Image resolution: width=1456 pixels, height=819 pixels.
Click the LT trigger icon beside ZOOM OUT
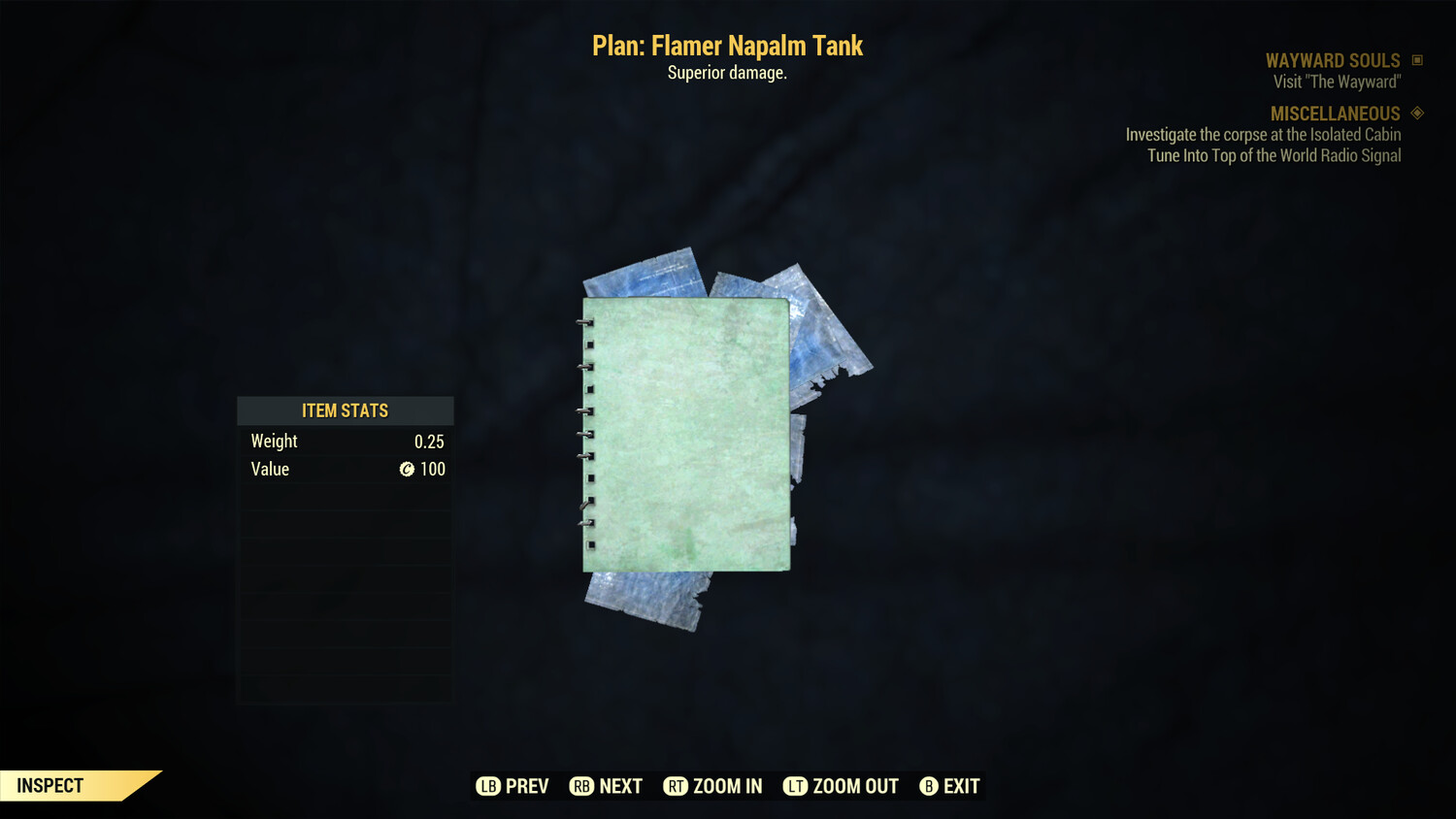(x=794, y=786)
